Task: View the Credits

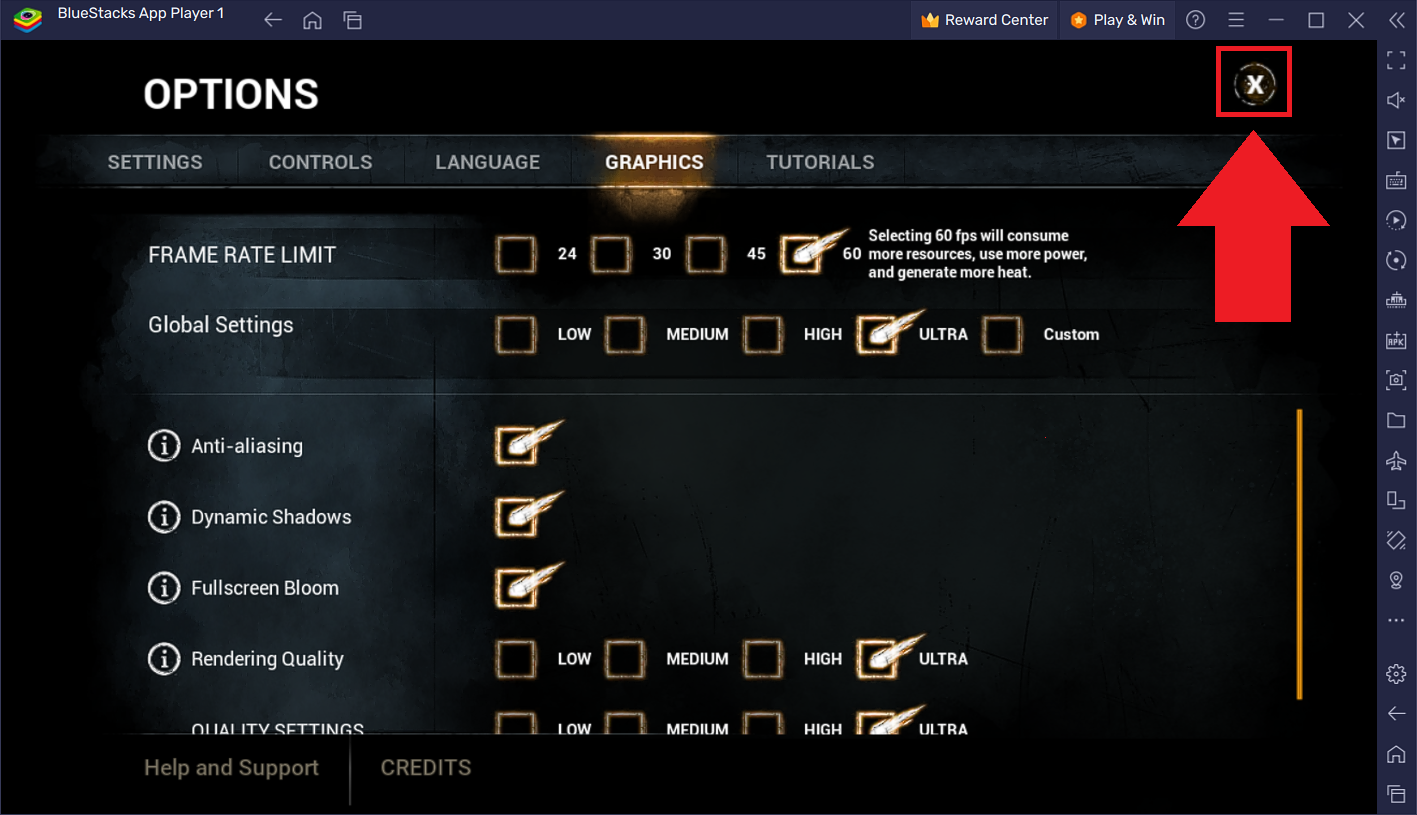Action: click(426, 768)
